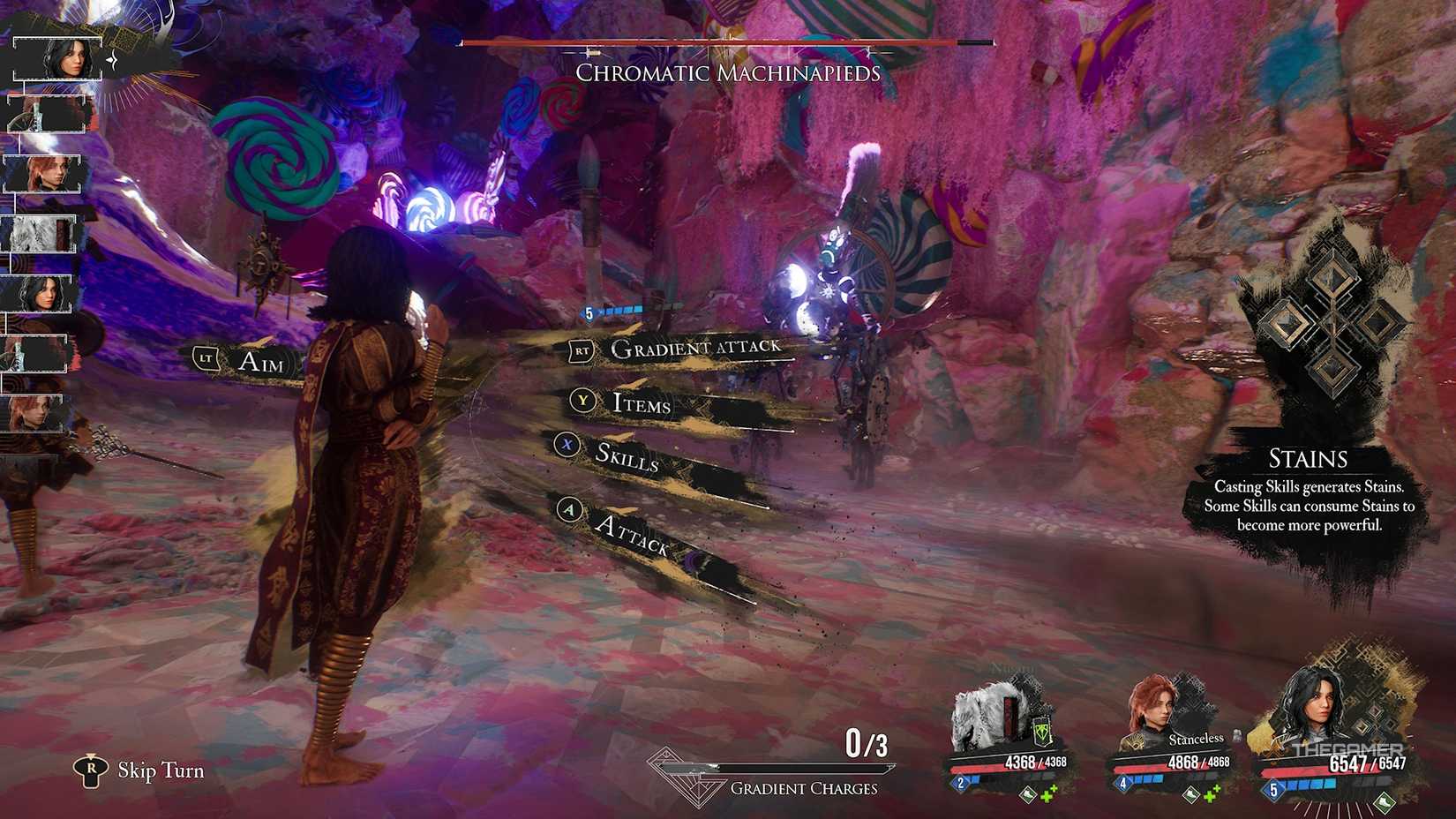
Task: Click the X button icon next to Skills
Action: tap(566, 445)
